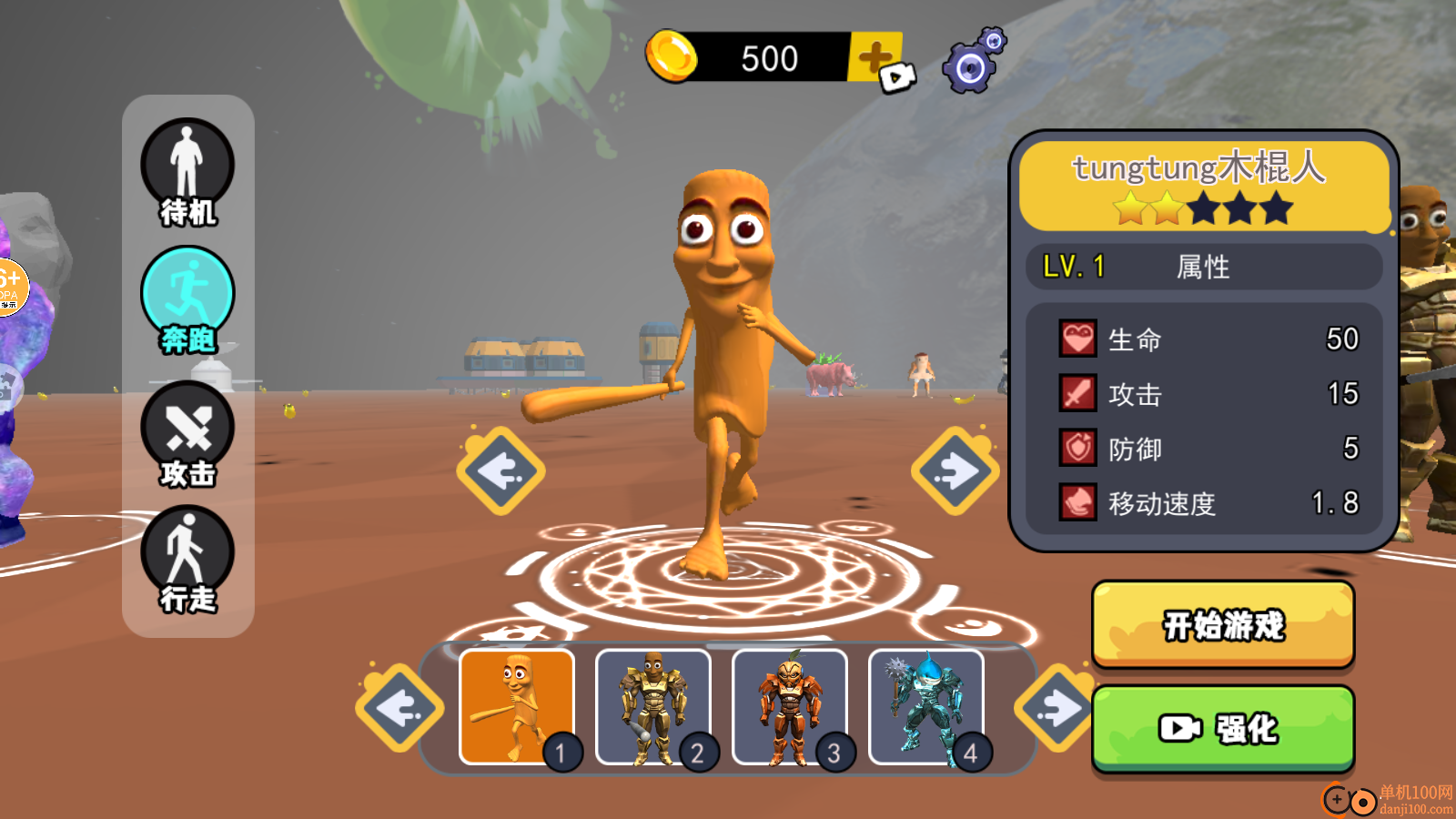
Task: Switch to previous character with left arrow beside model
Action: tap(500, 471)
